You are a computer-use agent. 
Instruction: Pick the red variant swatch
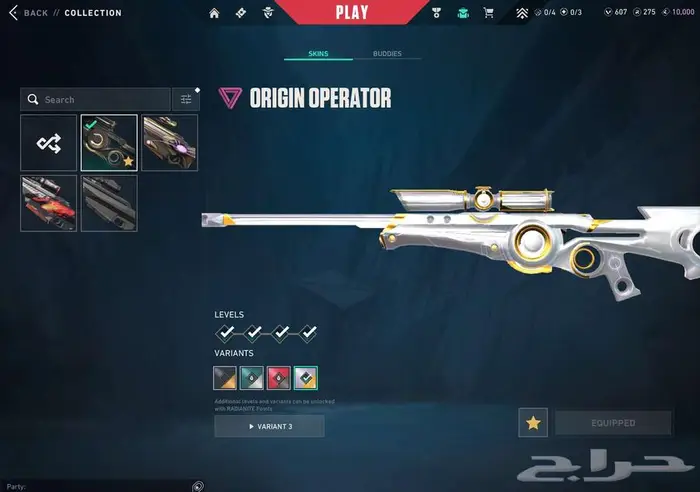point(279,378)
